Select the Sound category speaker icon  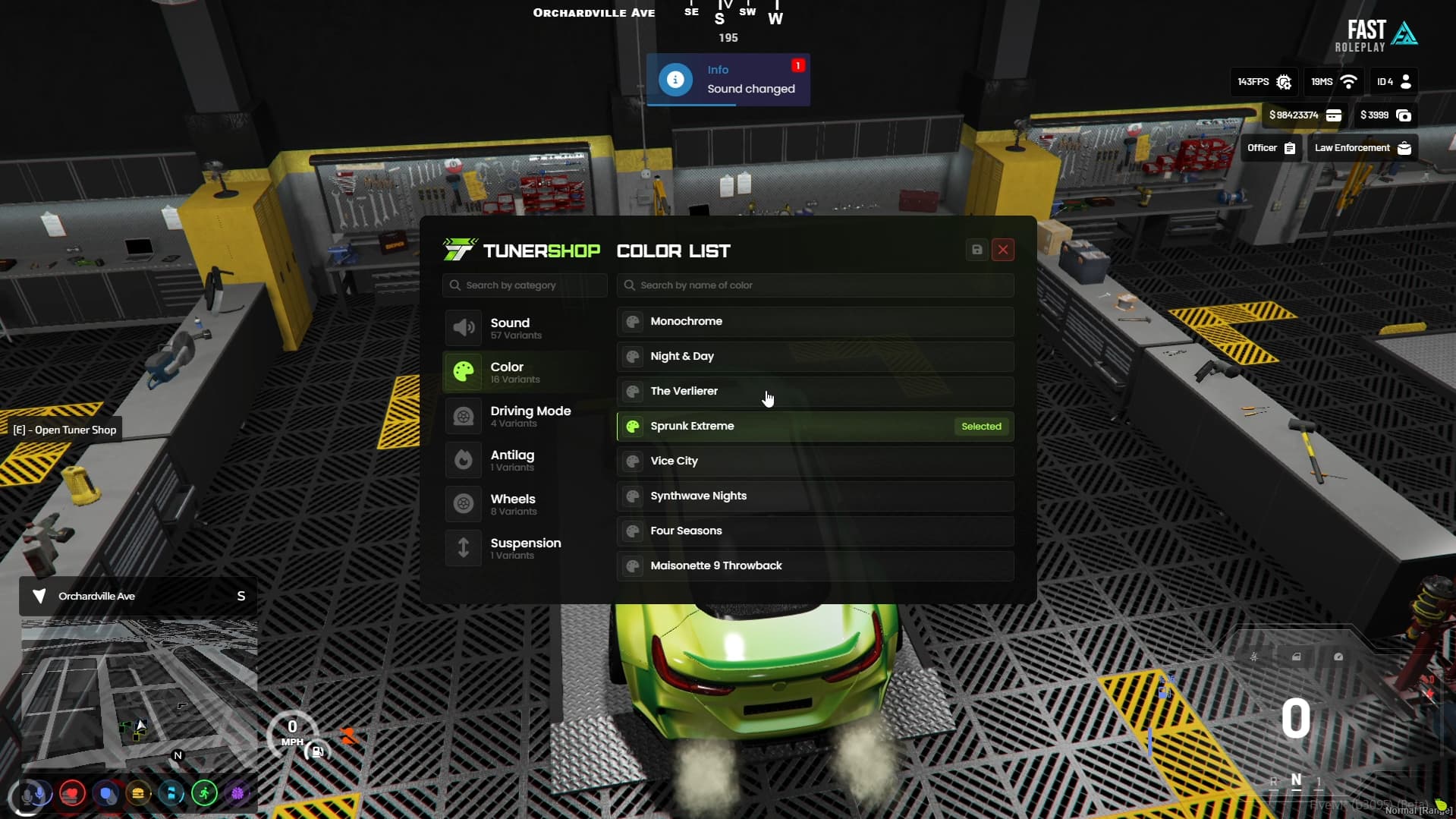(x=464, y=328)
